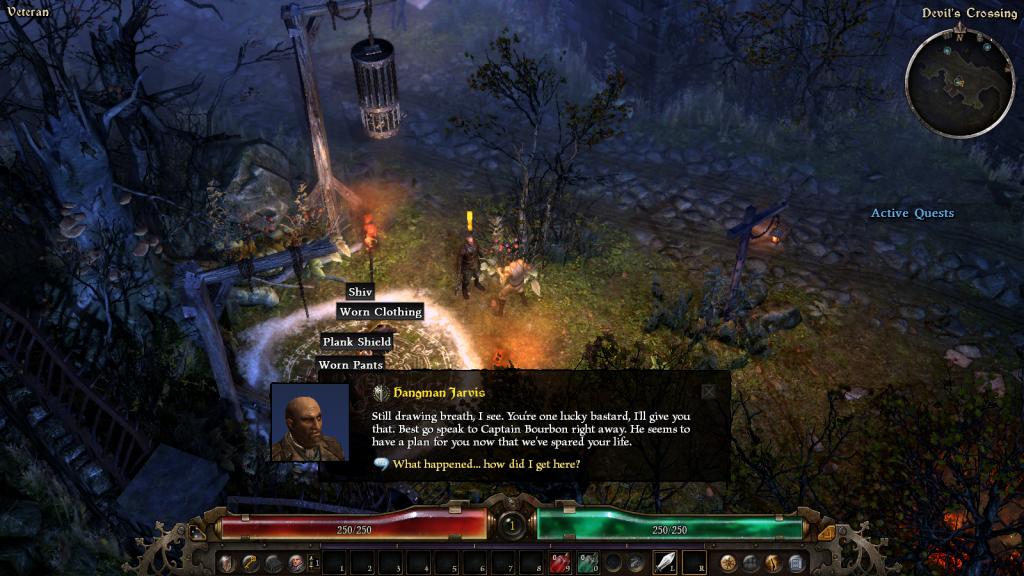Pick up the Worn Clothing label
The image size is (1024, 576).
(x=380, y=312)
